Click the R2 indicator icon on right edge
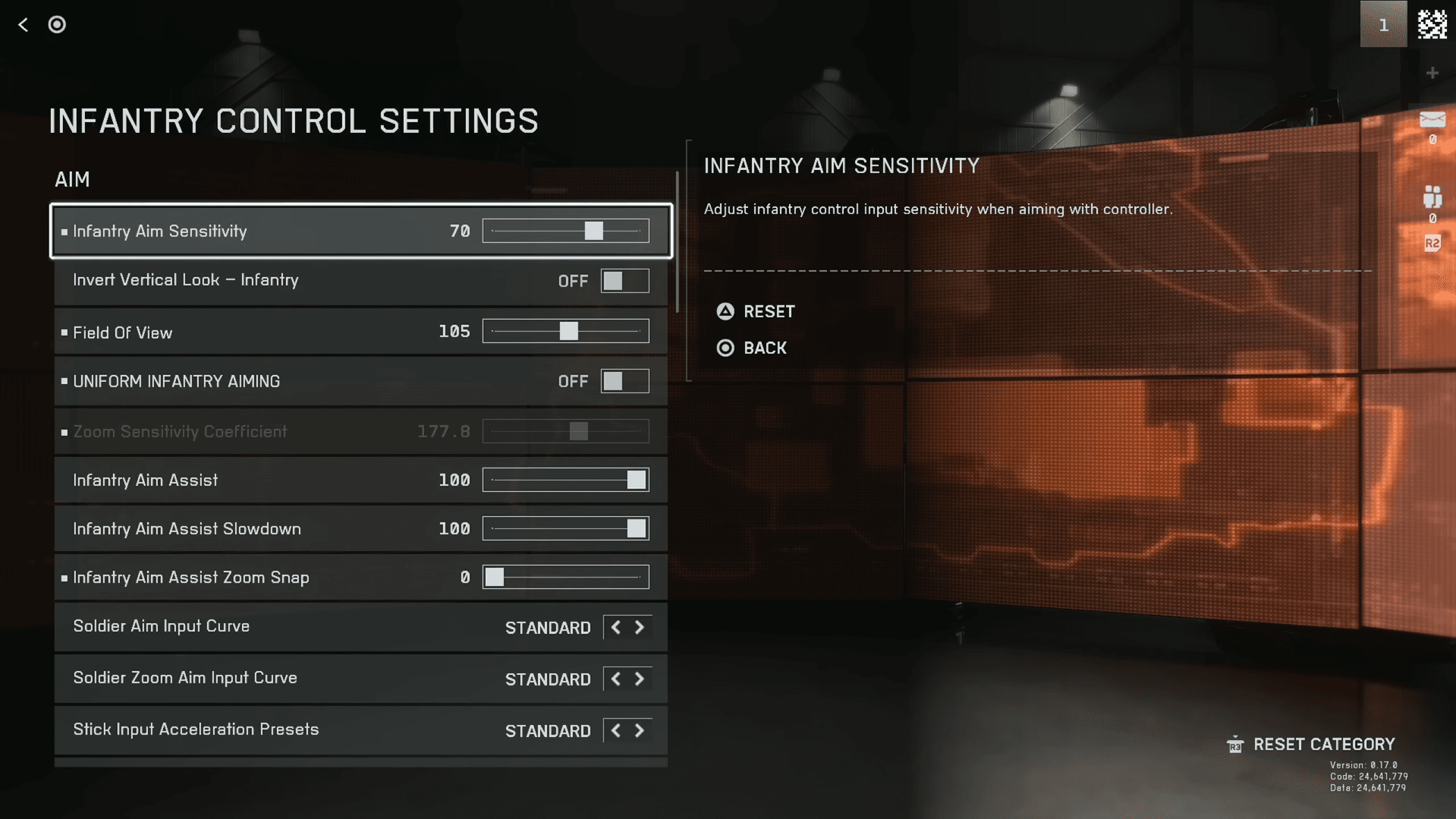Image resolution: width=1456 pixels, height=819 pixels. pyautogui.click(x=1433, y=244)
